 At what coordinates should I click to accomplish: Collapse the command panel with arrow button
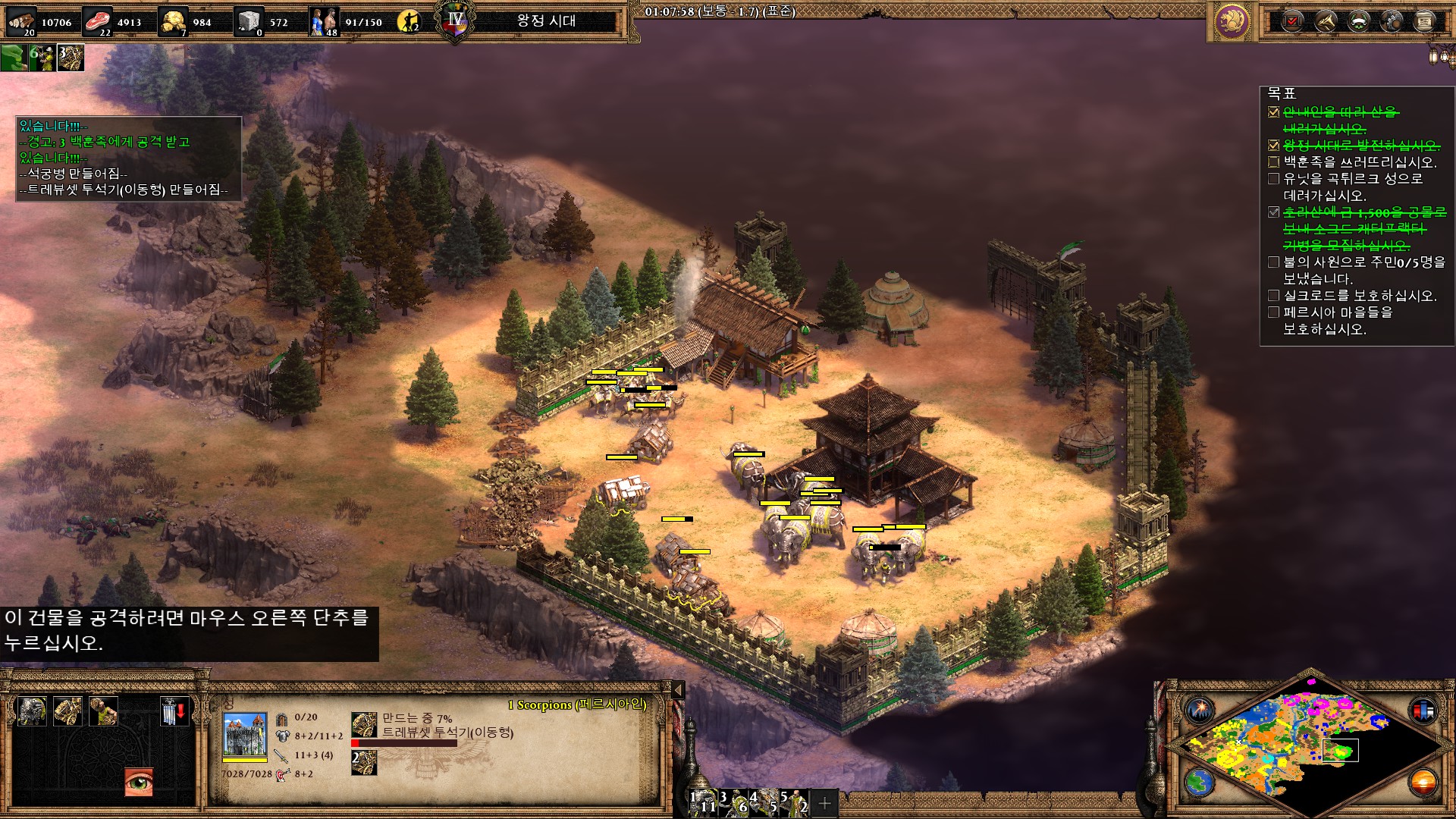pos(678,689)
